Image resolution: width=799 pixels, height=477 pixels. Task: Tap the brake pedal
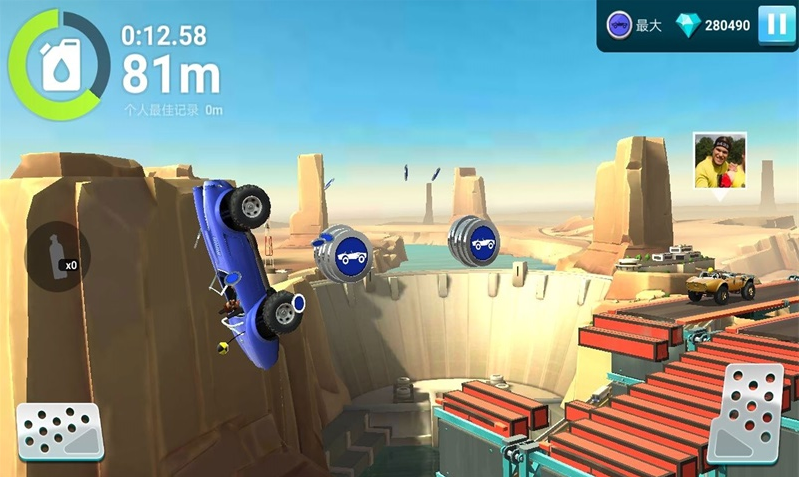59,431
